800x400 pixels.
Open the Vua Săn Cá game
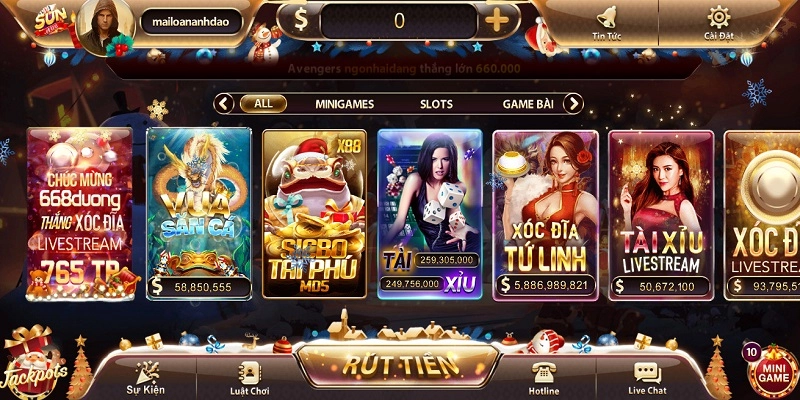click(x=199, y=212)
